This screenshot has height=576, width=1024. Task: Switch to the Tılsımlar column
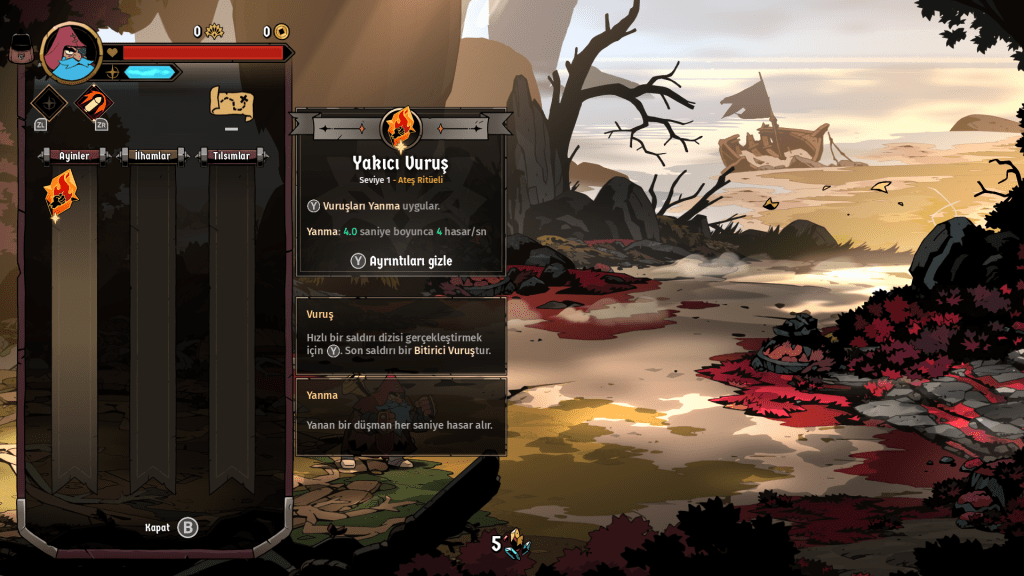232,156
